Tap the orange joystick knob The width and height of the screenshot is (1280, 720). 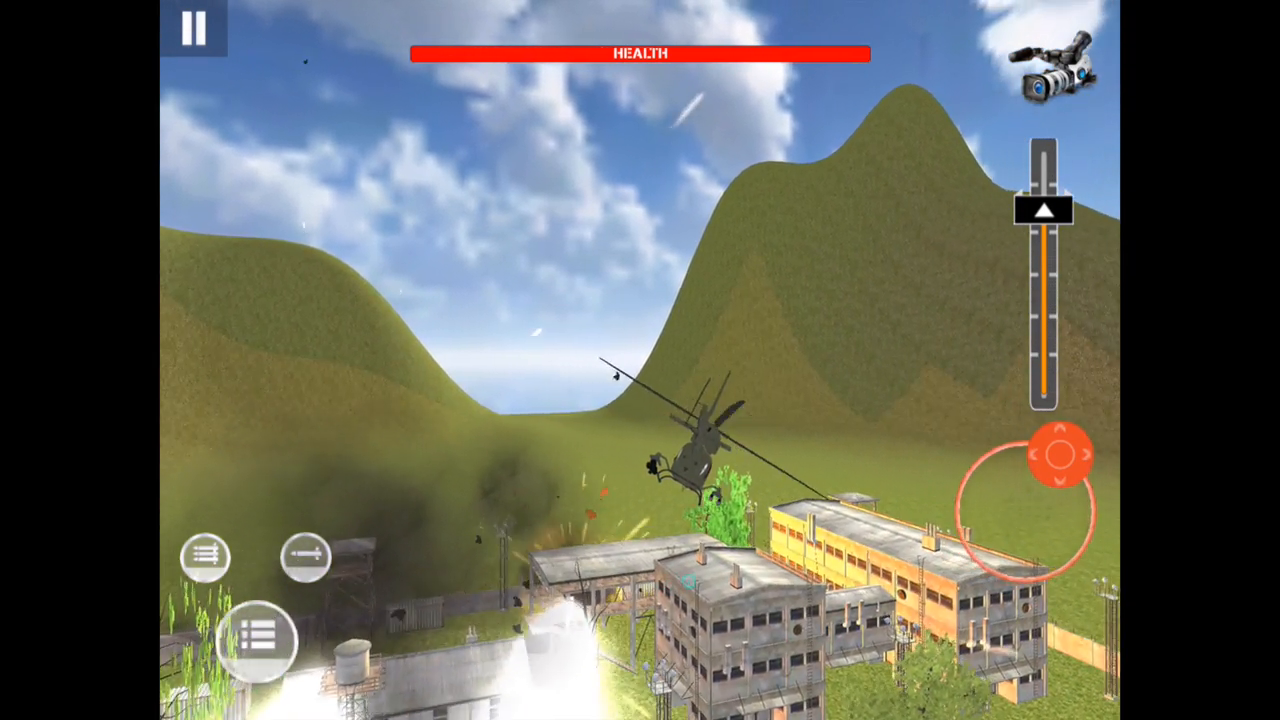(1060, 455)
